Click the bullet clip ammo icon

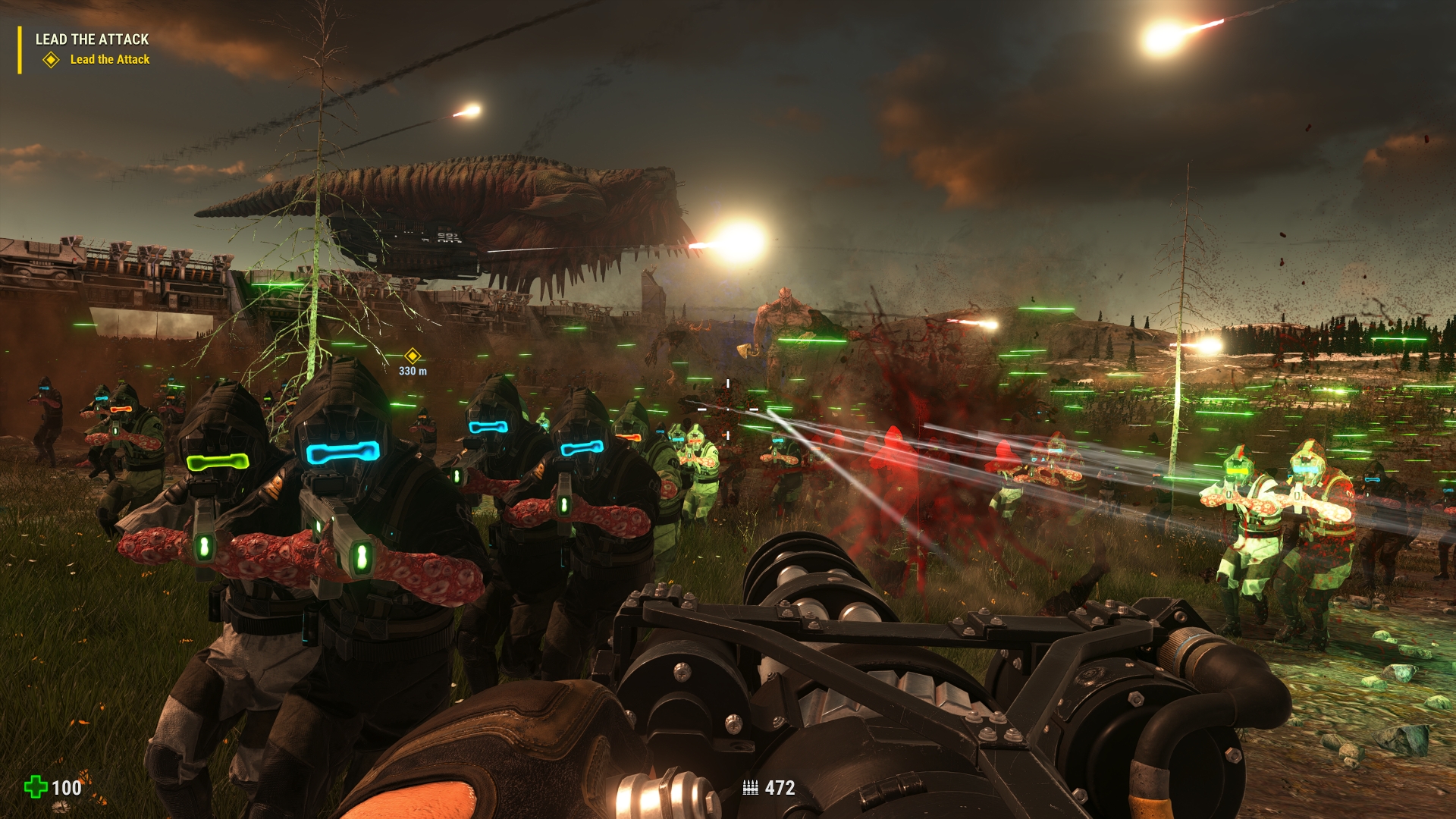coord(752,787)
